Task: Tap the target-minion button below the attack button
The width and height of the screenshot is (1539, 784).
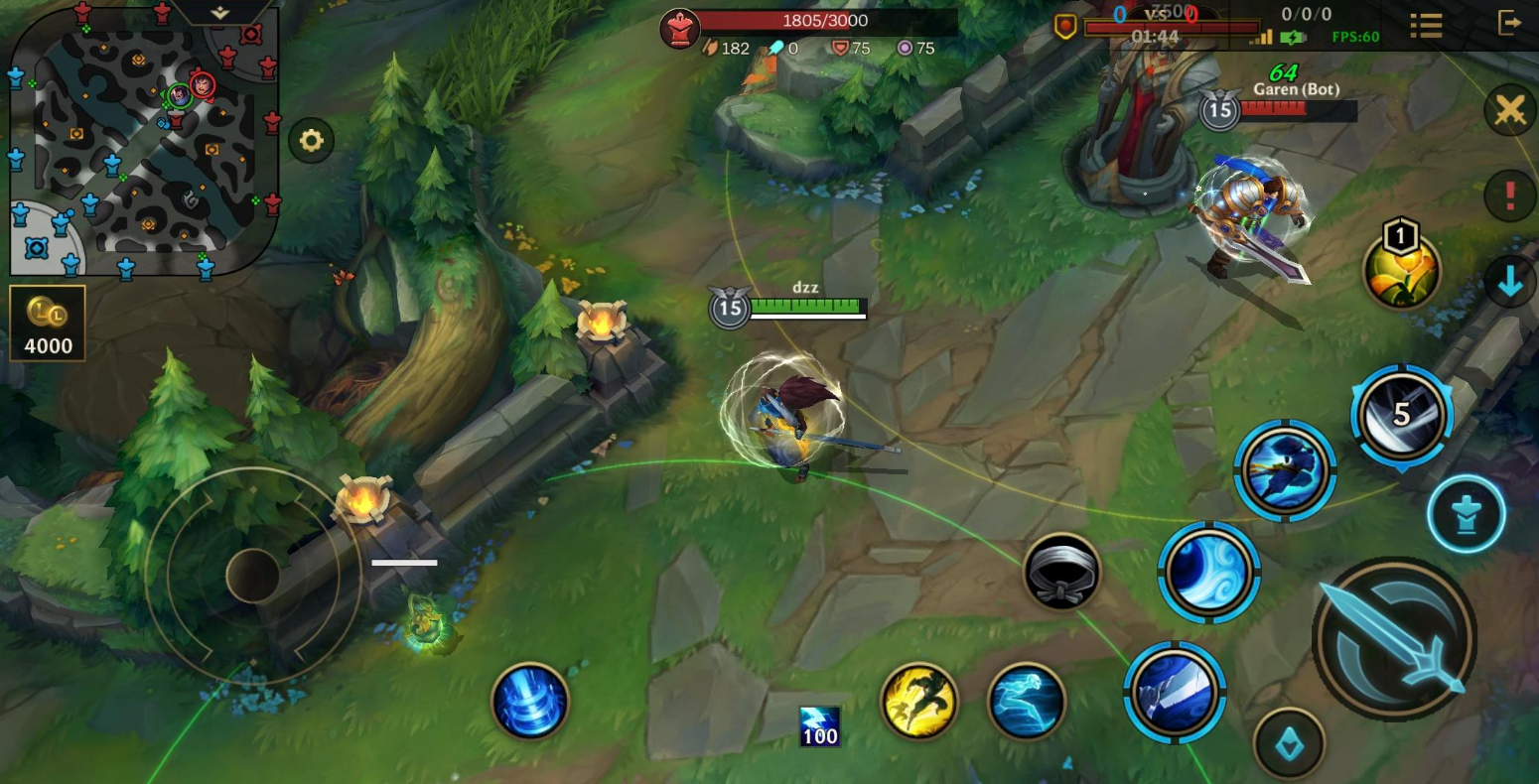Action: pos(1289,743)
